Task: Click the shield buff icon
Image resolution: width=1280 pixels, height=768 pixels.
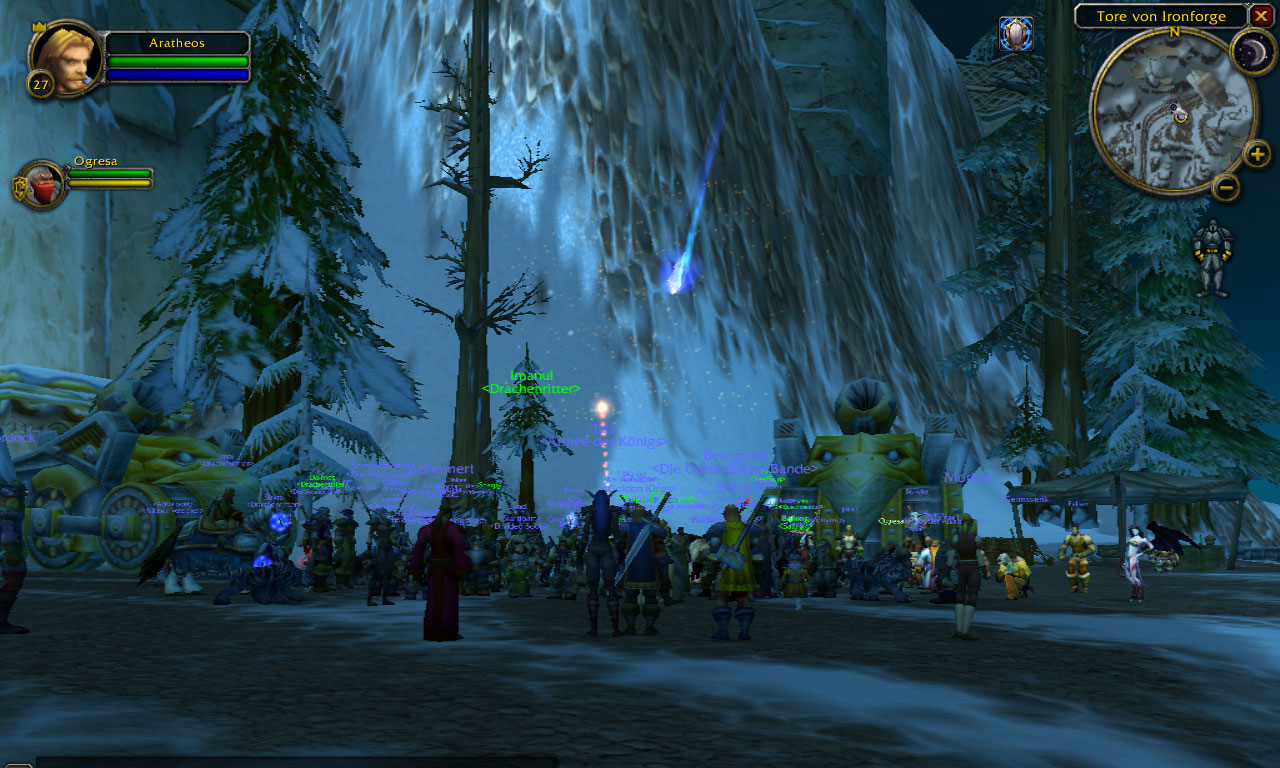Action: pos(1016,34)
